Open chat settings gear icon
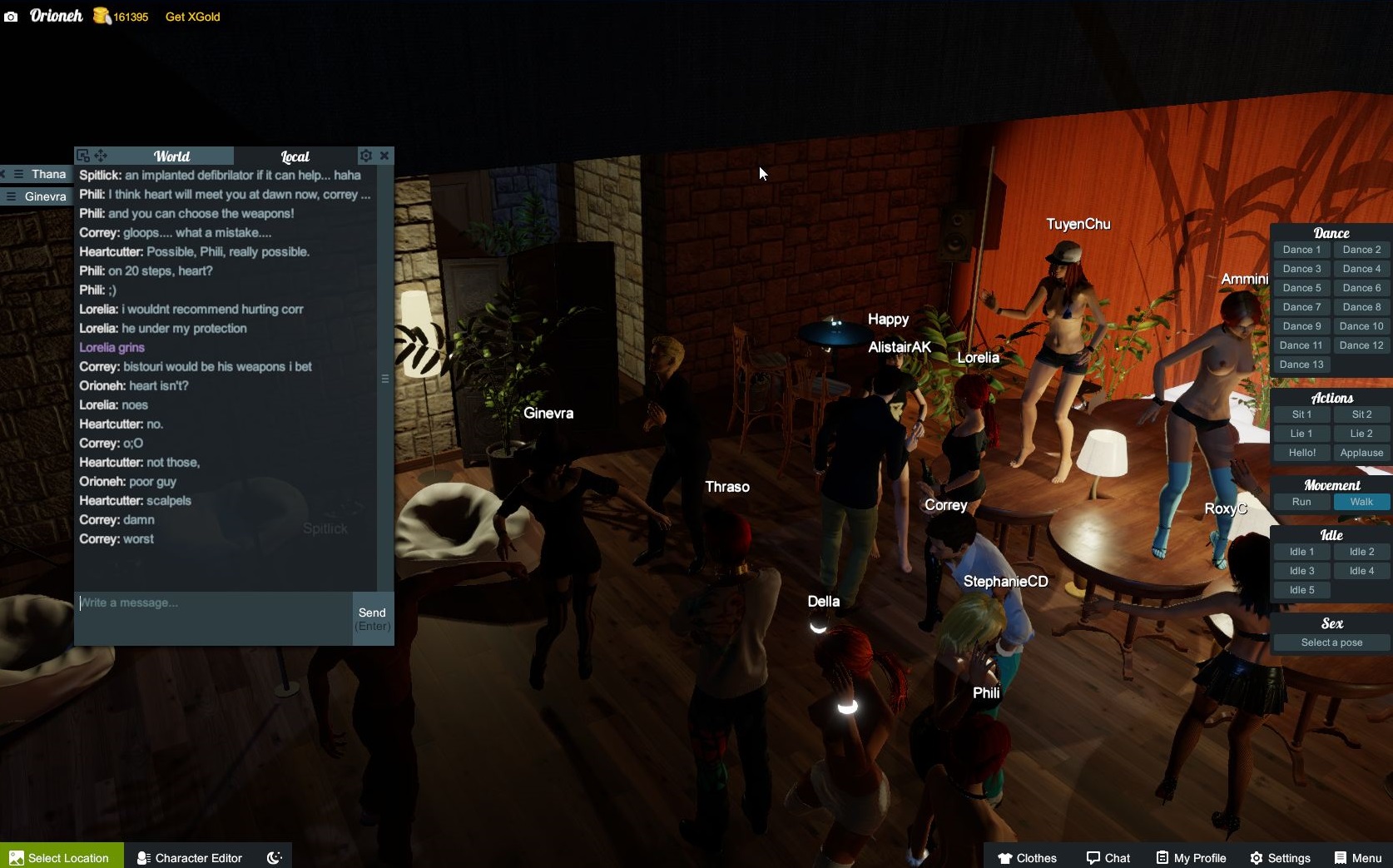Image resolution: width=1393 pixels, height=868 pixels. coord(365,156)
